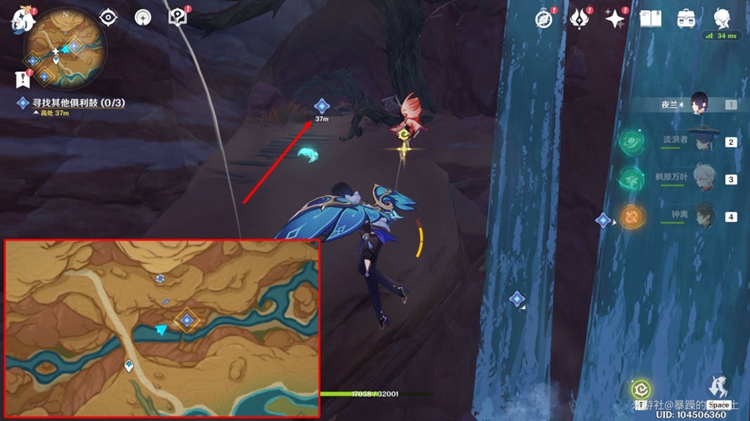Open the adventurer handbook book icon
Image resolution: width=750 pixels, height=421 pixels.
pos(651,18)
